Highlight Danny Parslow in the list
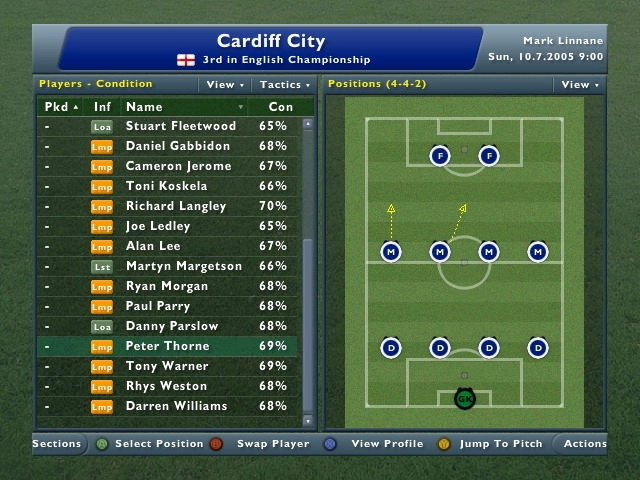This screenshot has width=640, height=480. (x=172, y=326)
